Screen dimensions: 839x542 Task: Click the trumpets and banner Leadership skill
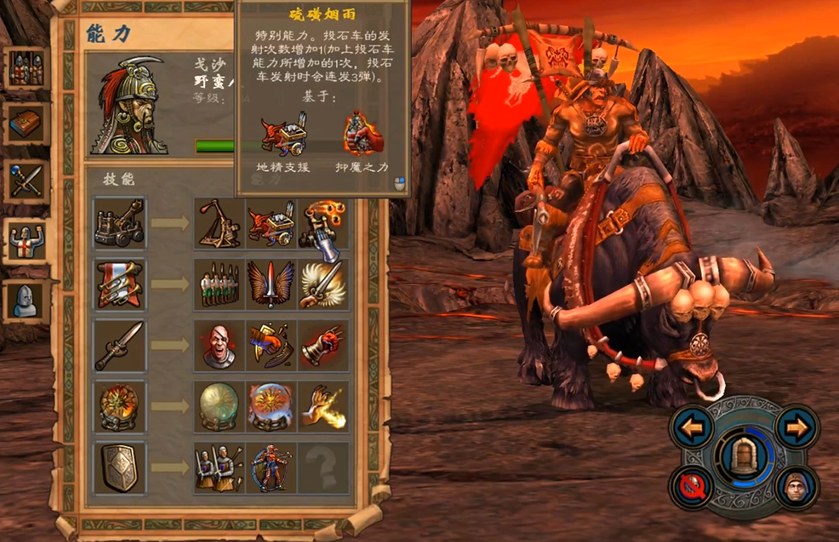(120, 284)
